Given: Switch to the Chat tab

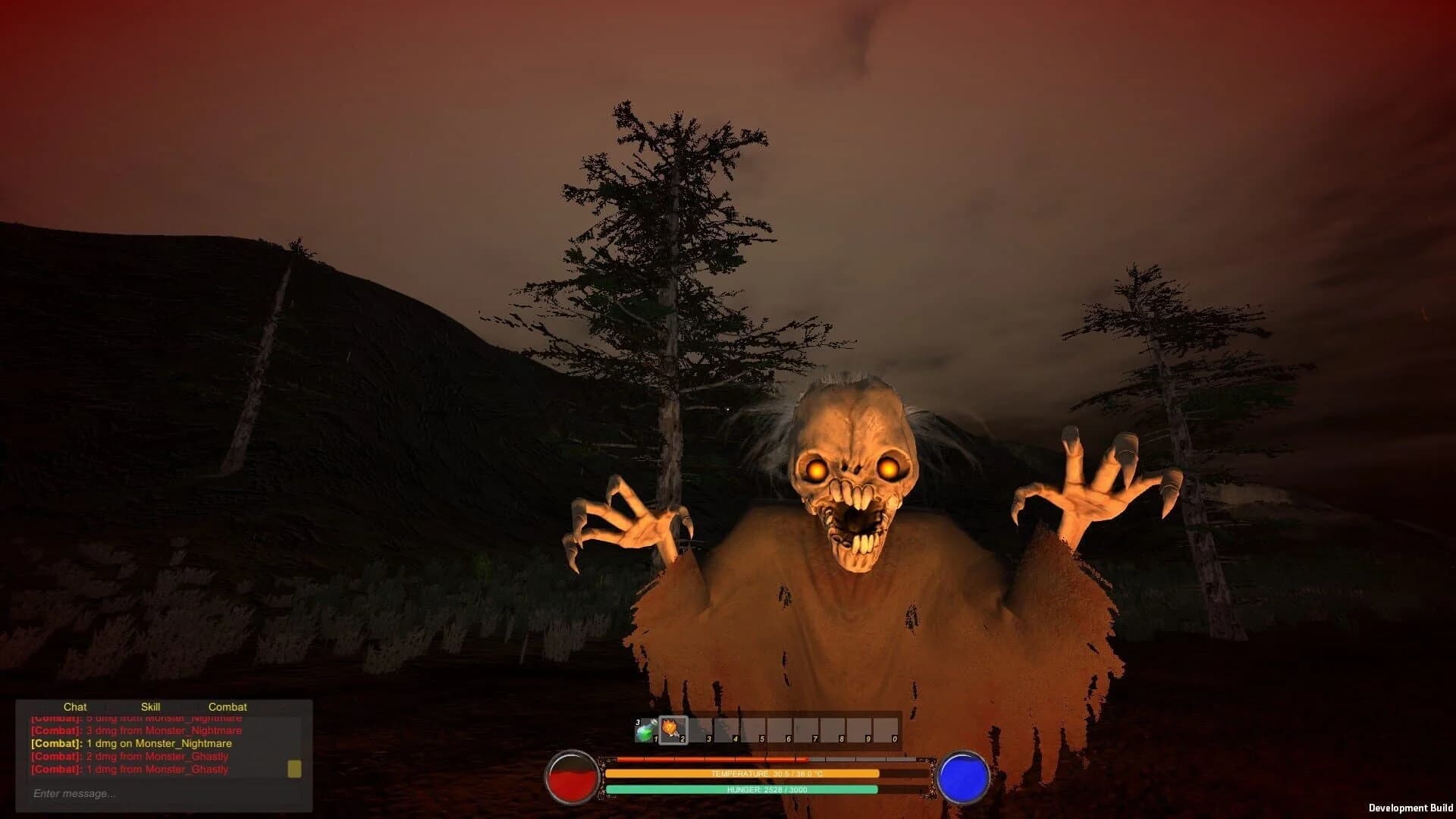Looking at the screenshot, I should pyautogui.click(x=76, y=706).
